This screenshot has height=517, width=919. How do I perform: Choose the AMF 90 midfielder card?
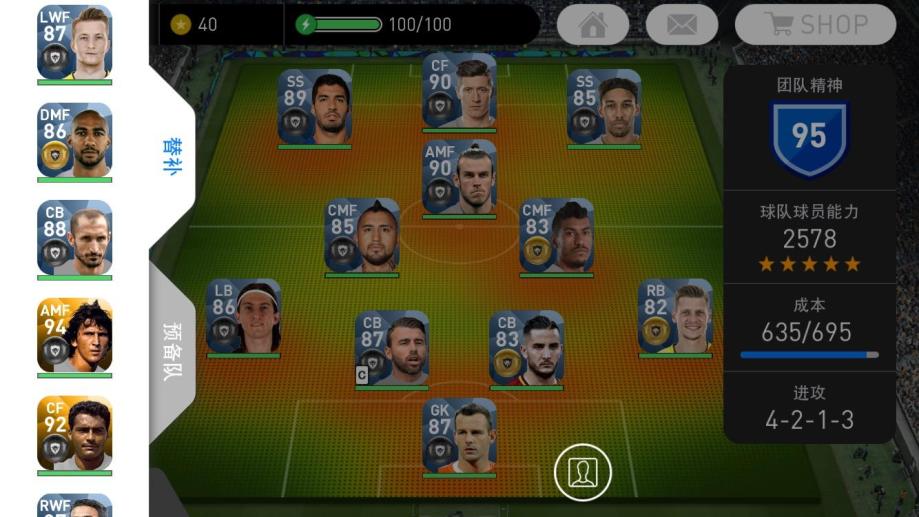[459, 177]
